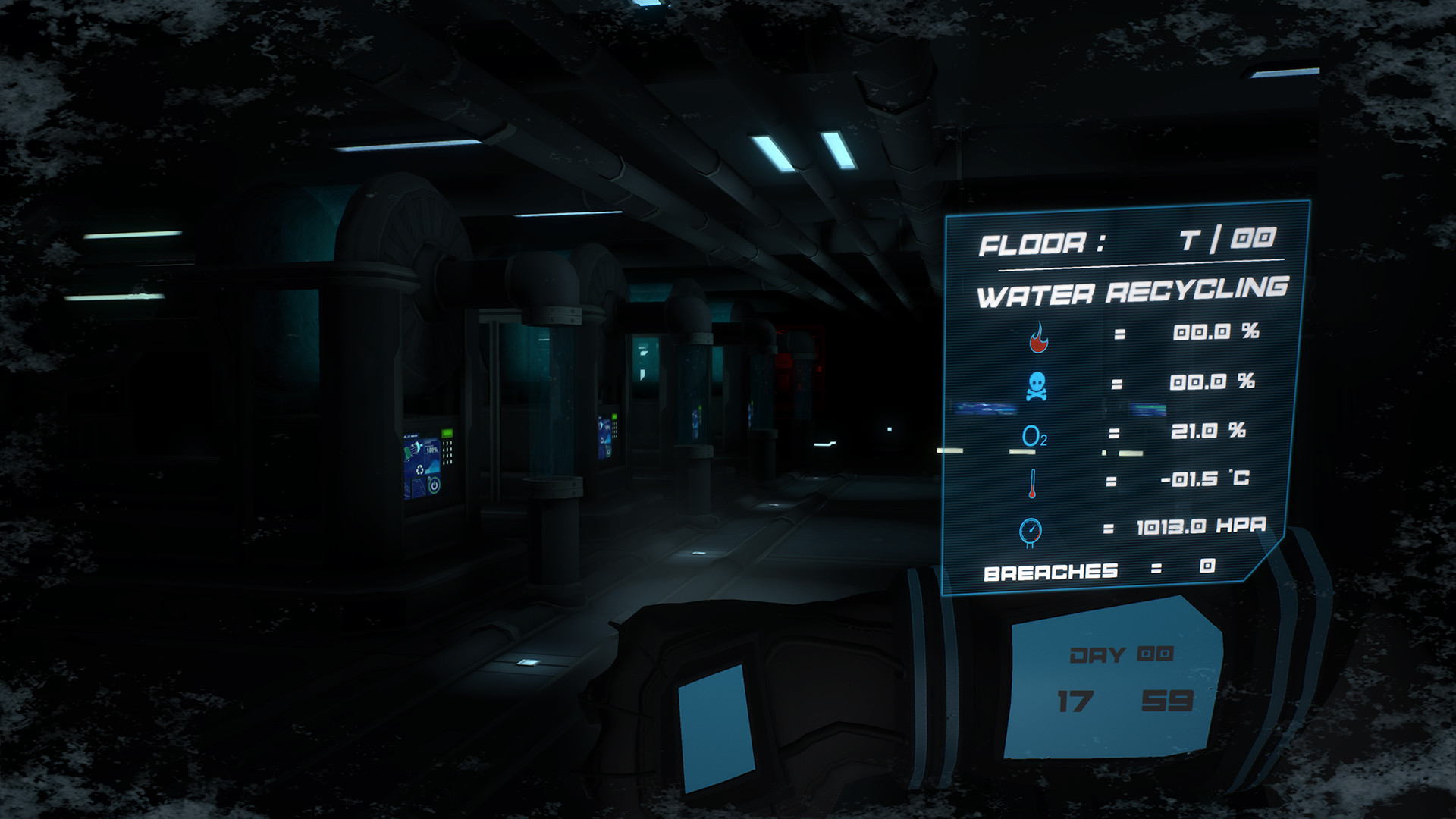
Task: Click the skull toxicity icon
Action: [1036, 384]
